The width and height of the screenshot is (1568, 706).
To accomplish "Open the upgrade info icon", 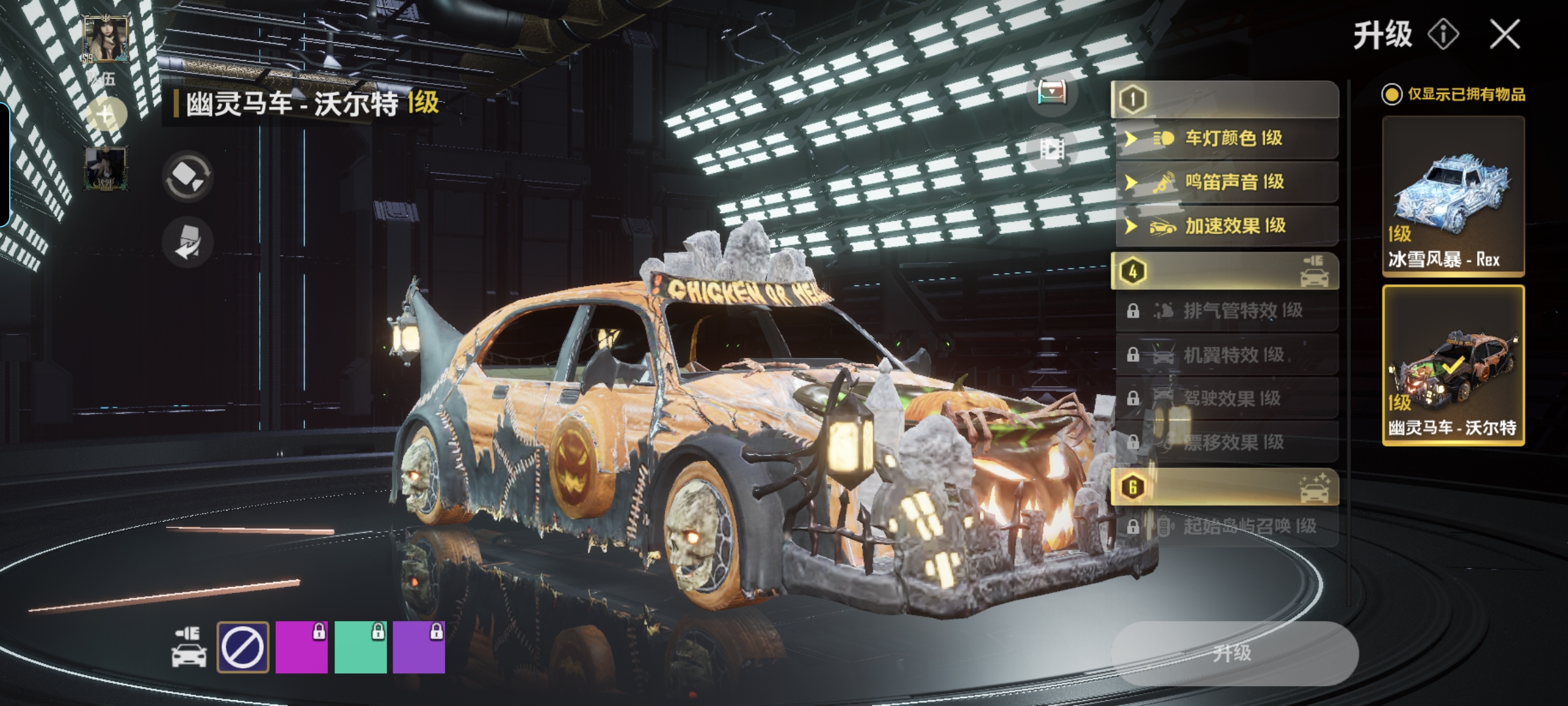I will [1443, 34].
